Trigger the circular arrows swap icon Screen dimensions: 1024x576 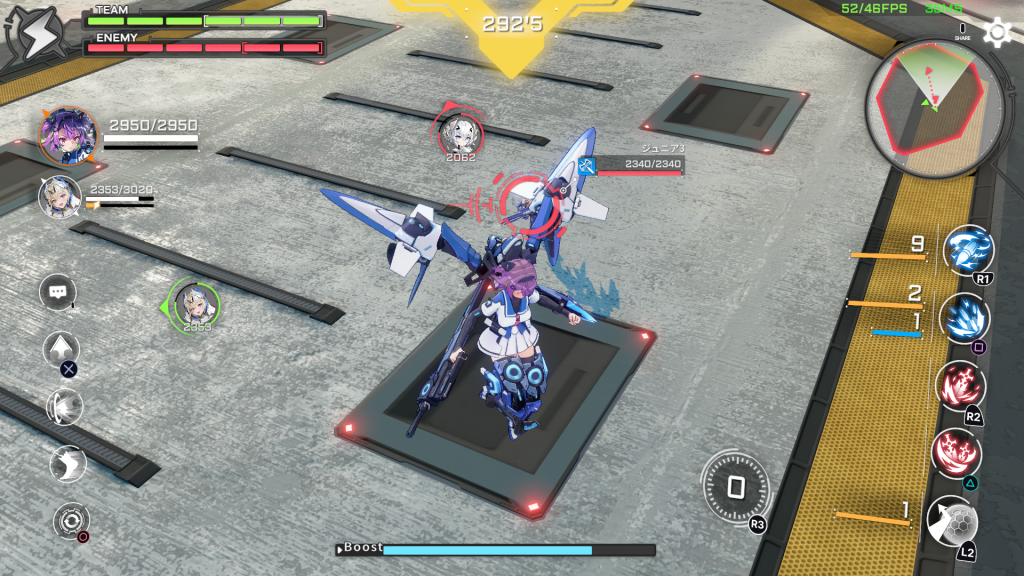pos(71,520)
